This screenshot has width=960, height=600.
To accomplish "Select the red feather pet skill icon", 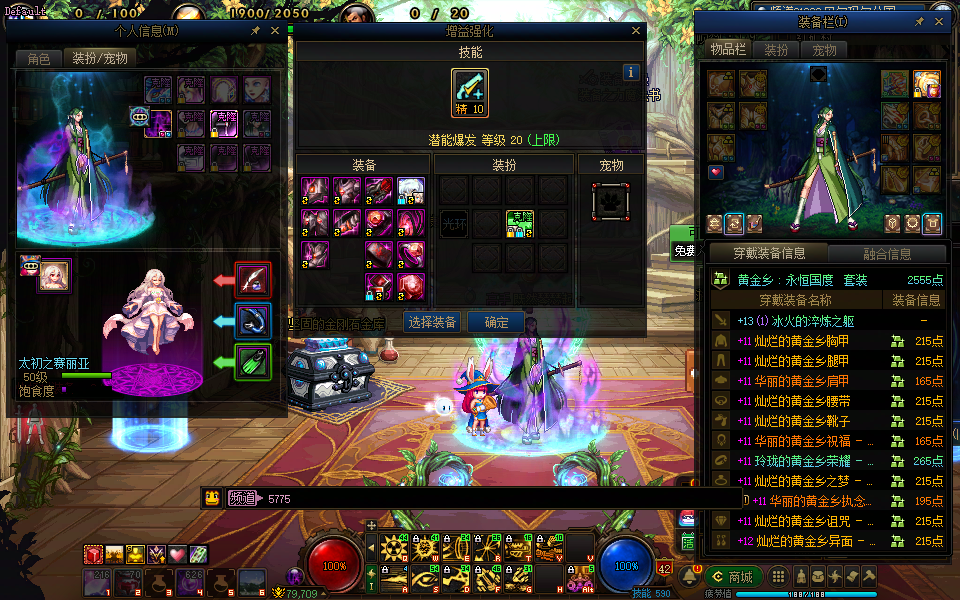I will (253, 280).
